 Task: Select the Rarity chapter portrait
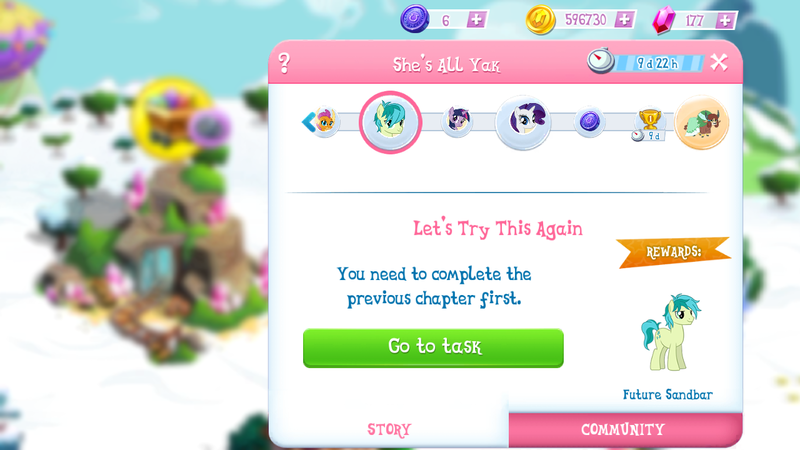pos(523,122)
